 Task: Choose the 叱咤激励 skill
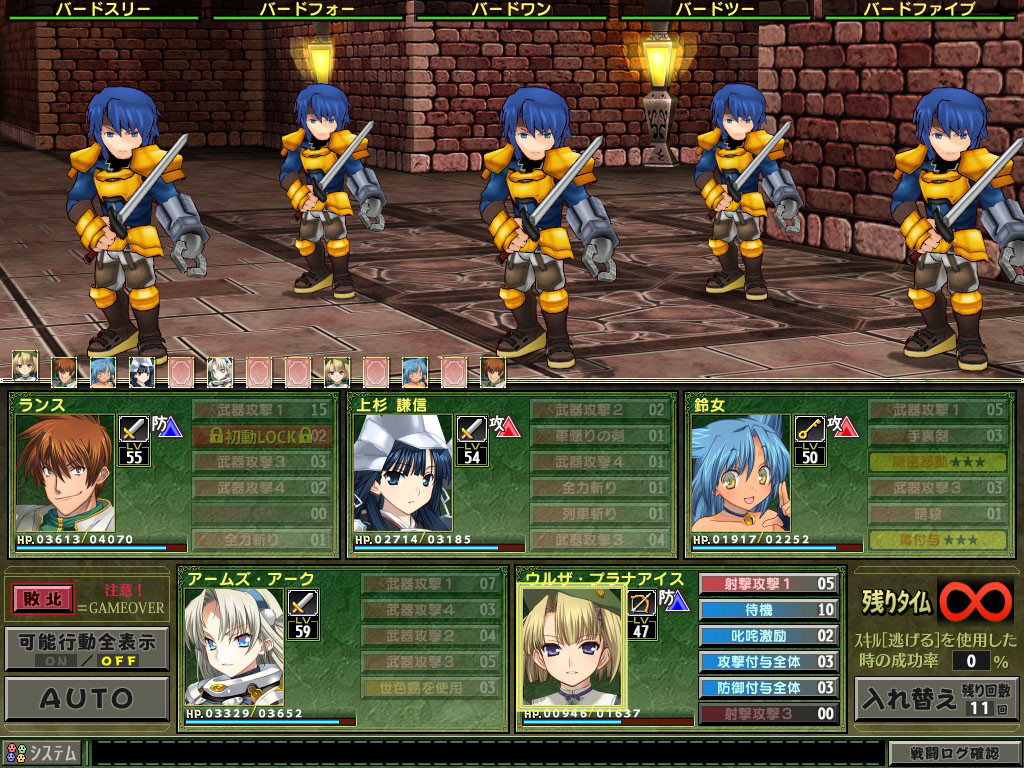click(x=768, y=635)
